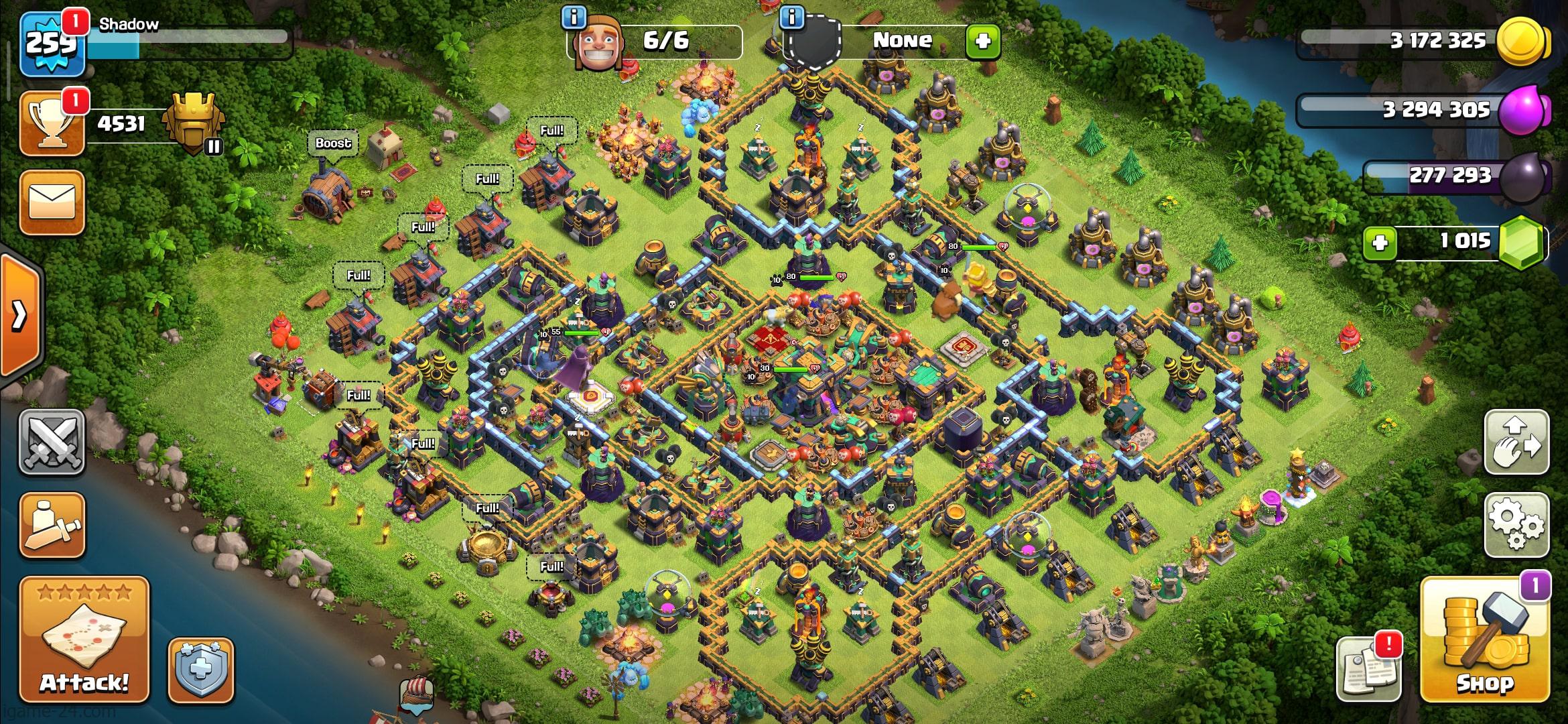Open the Settings gears button
Screen dimensions: 1568x724
coord(1516,524)
